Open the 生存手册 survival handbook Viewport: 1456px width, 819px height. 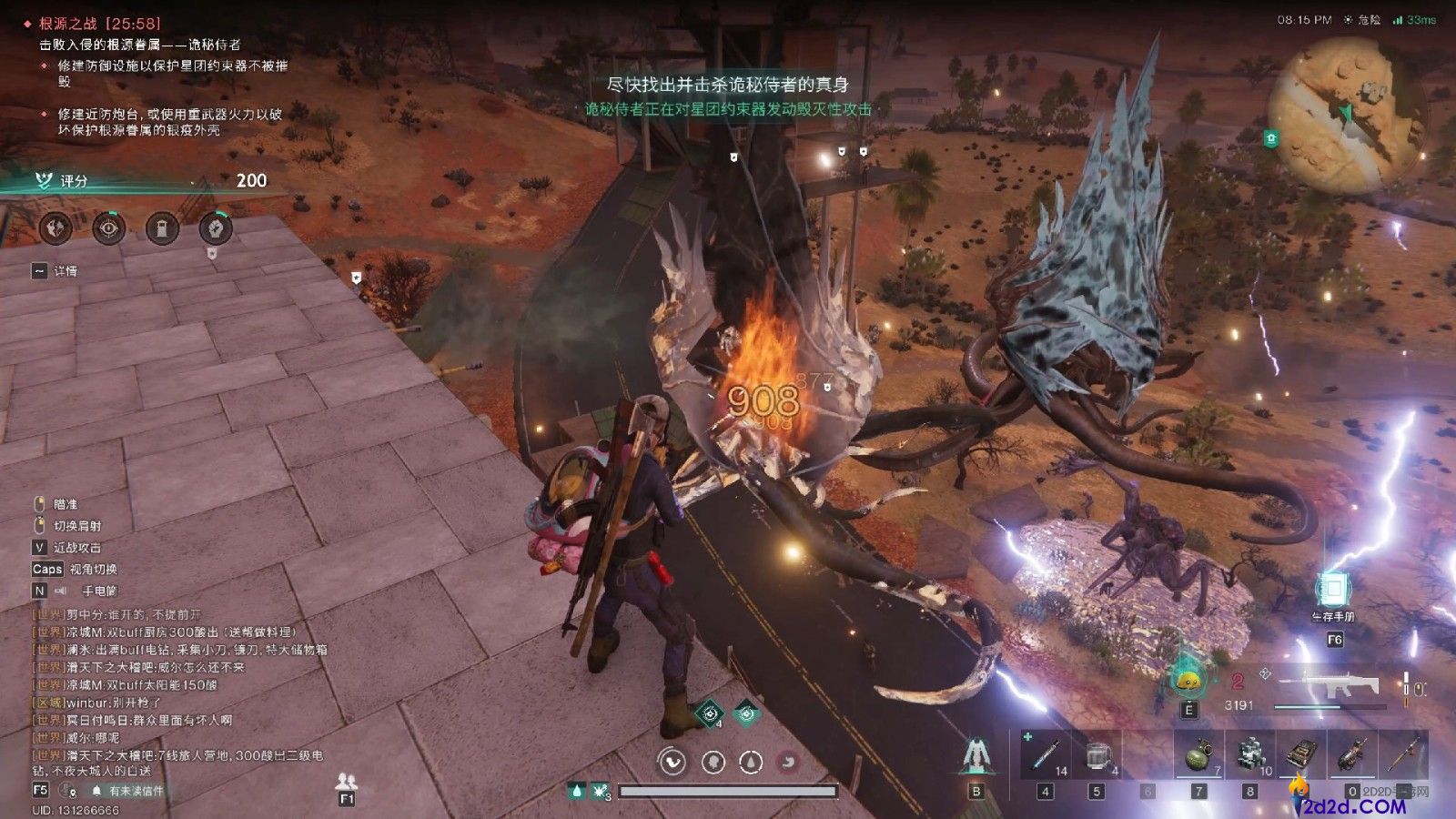(1333, 591)
